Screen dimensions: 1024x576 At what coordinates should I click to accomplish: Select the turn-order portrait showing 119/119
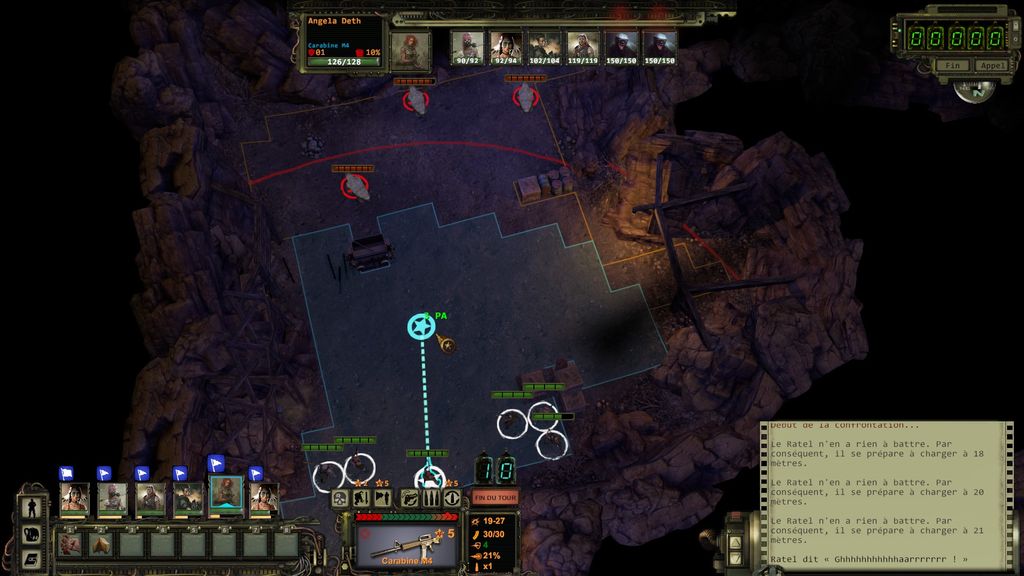point(583,46)
